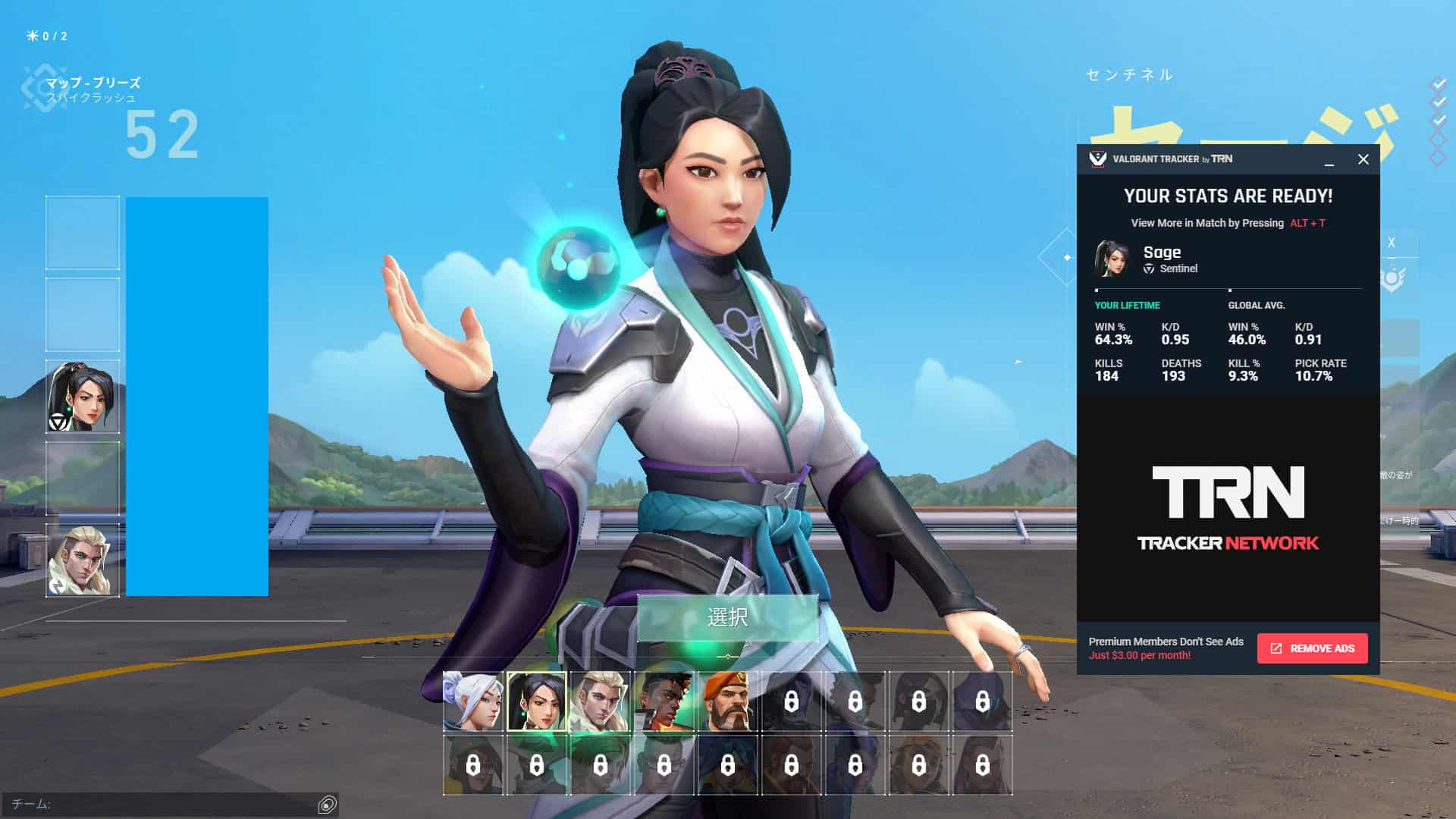
Task: Choose Sage portrait in the agent grid
Action: tap(536, 701)
